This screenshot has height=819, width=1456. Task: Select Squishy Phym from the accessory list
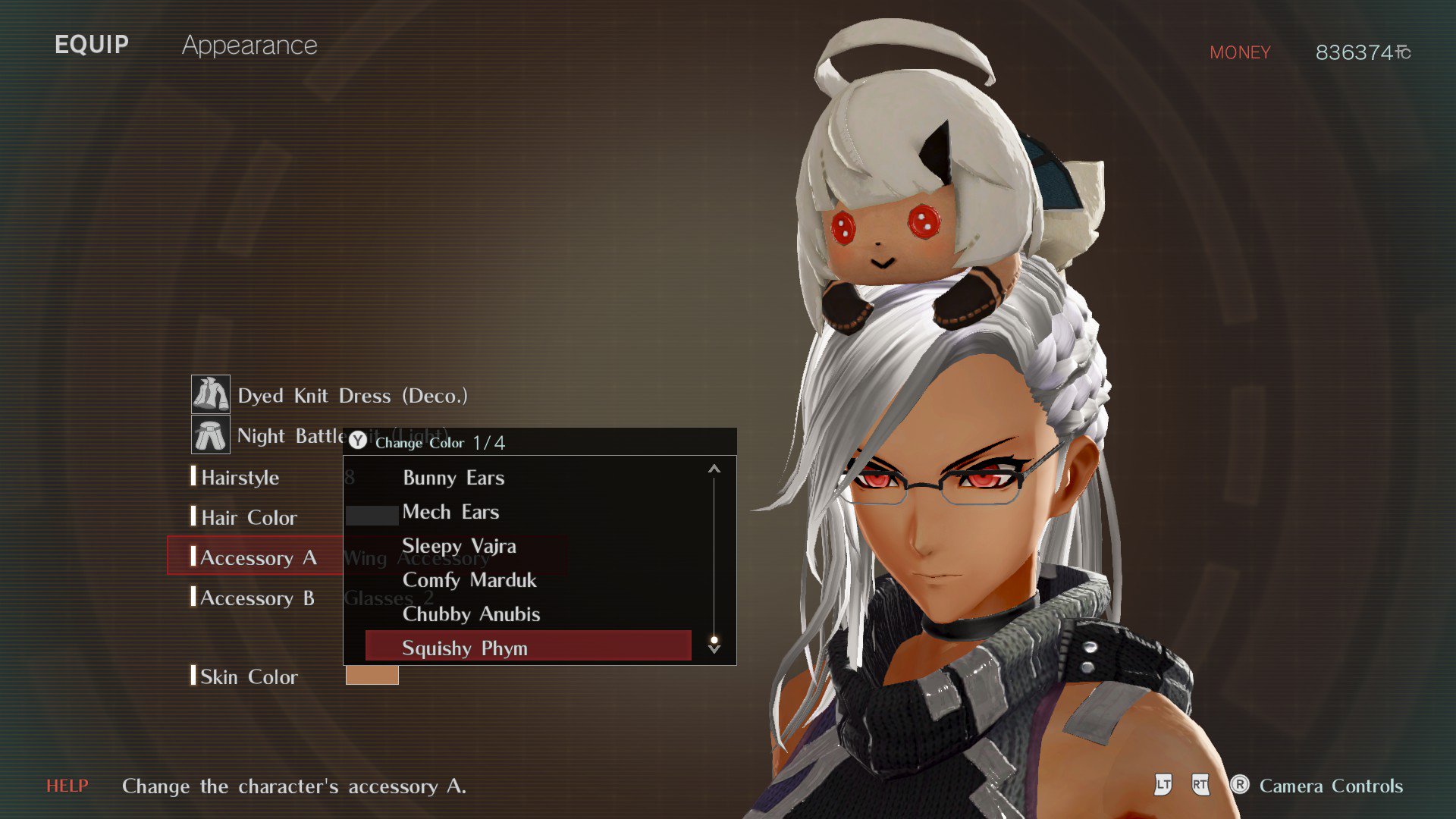coord(464,648)
